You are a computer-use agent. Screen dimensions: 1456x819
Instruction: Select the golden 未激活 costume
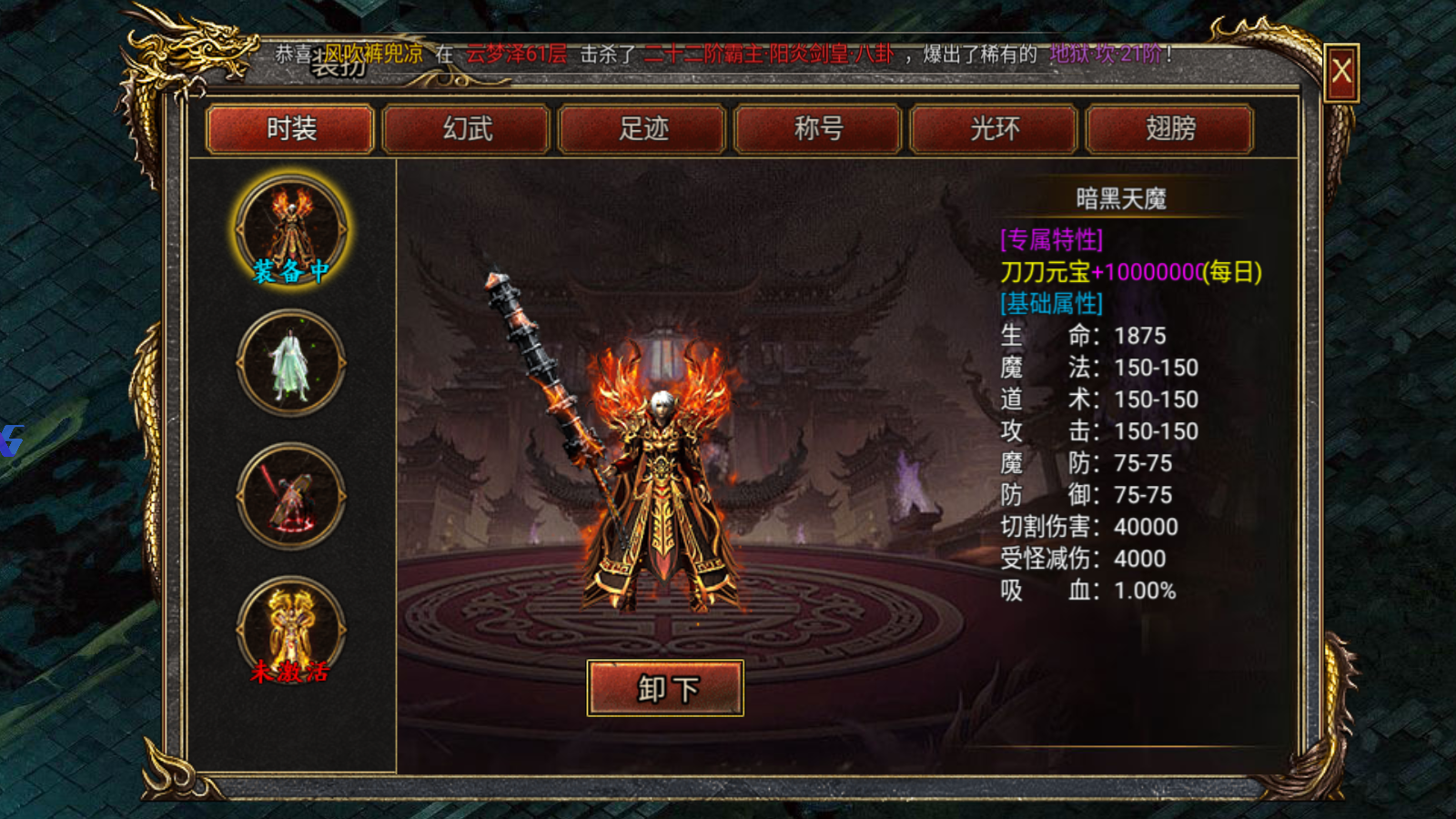[x=291, y=630]
